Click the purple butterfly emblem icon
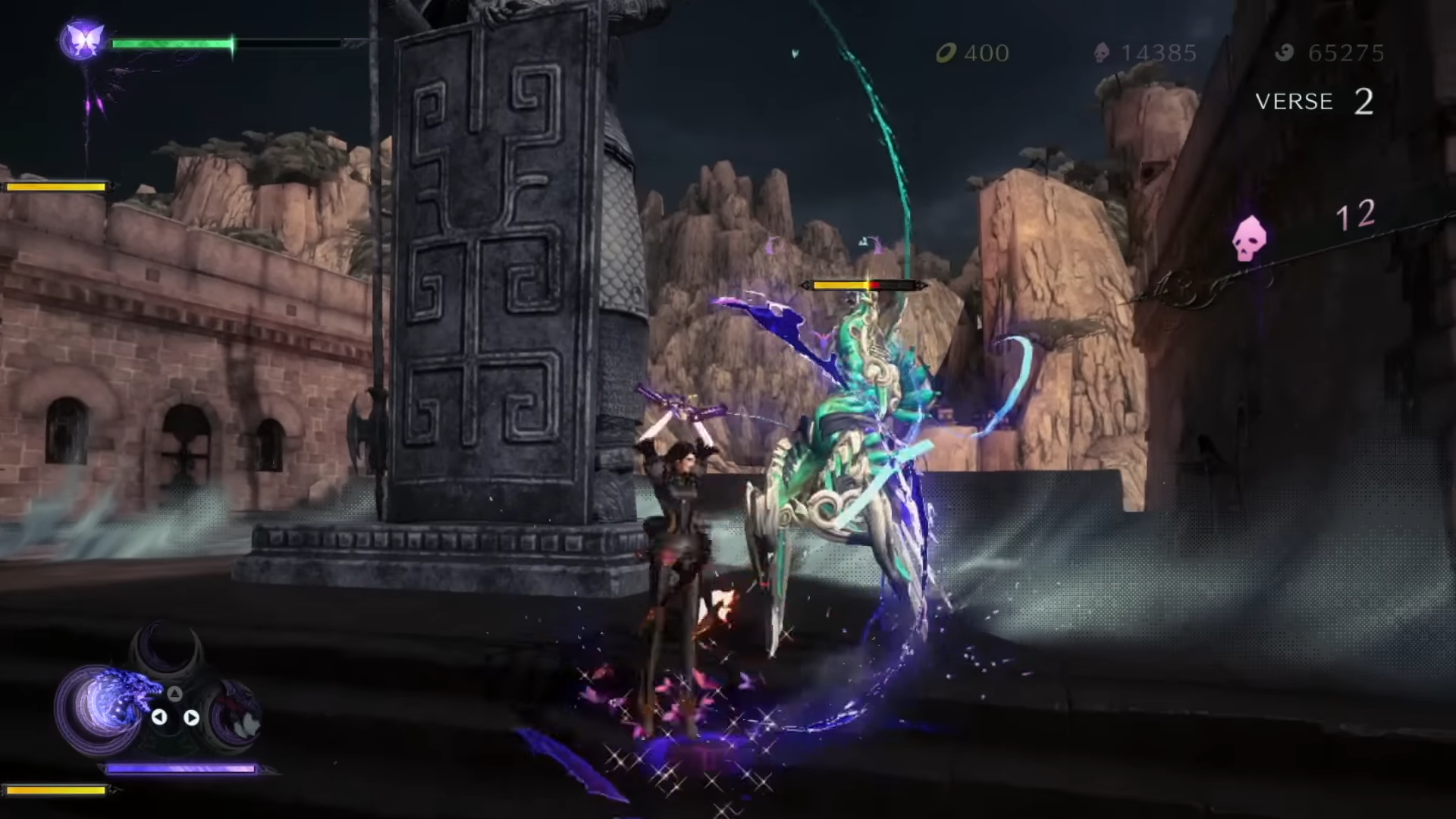The height and width of the screenshot is (819, 1456). coord(81,40)
